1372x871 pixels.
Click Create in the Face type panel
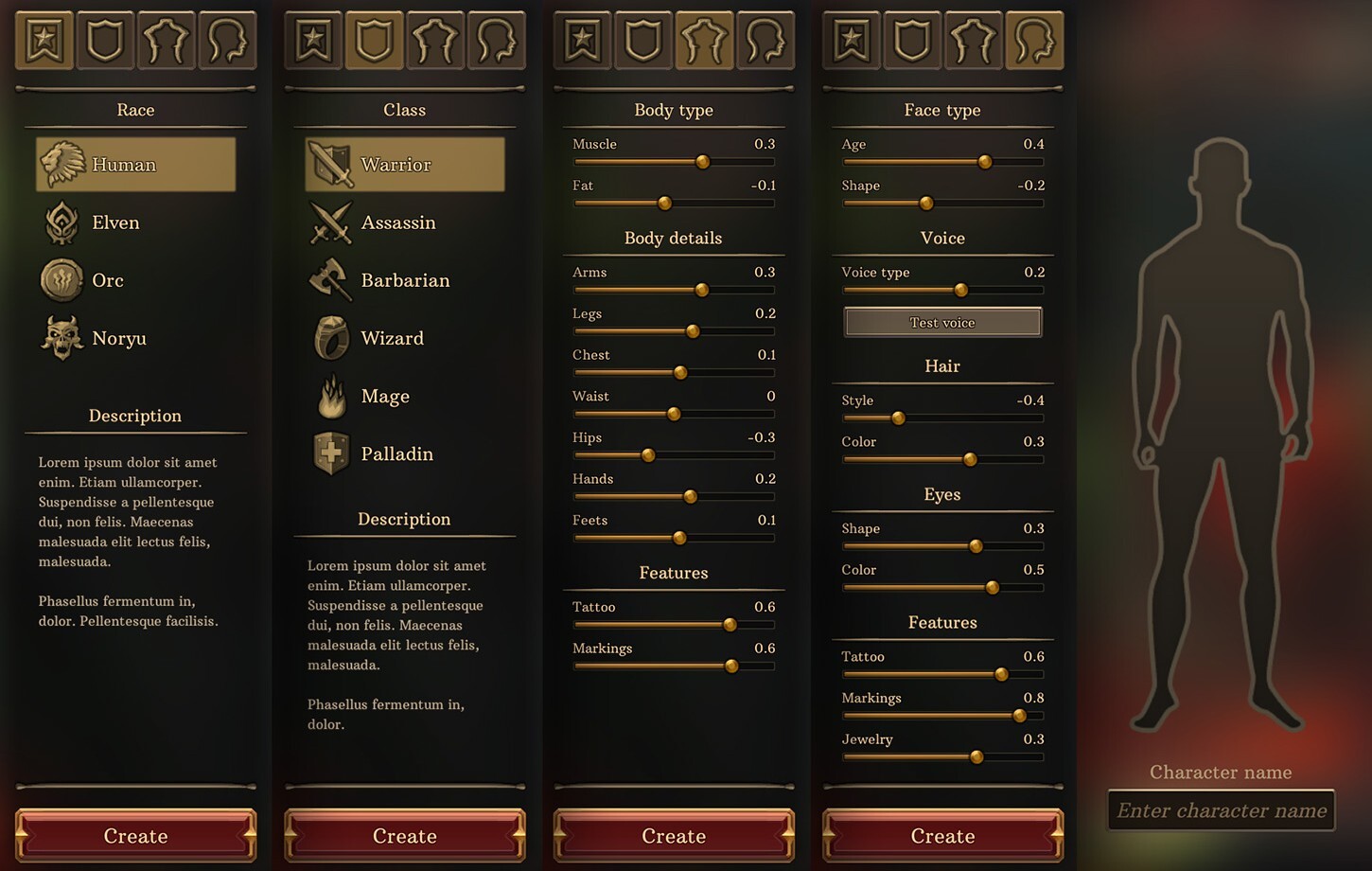click(942, 836)
